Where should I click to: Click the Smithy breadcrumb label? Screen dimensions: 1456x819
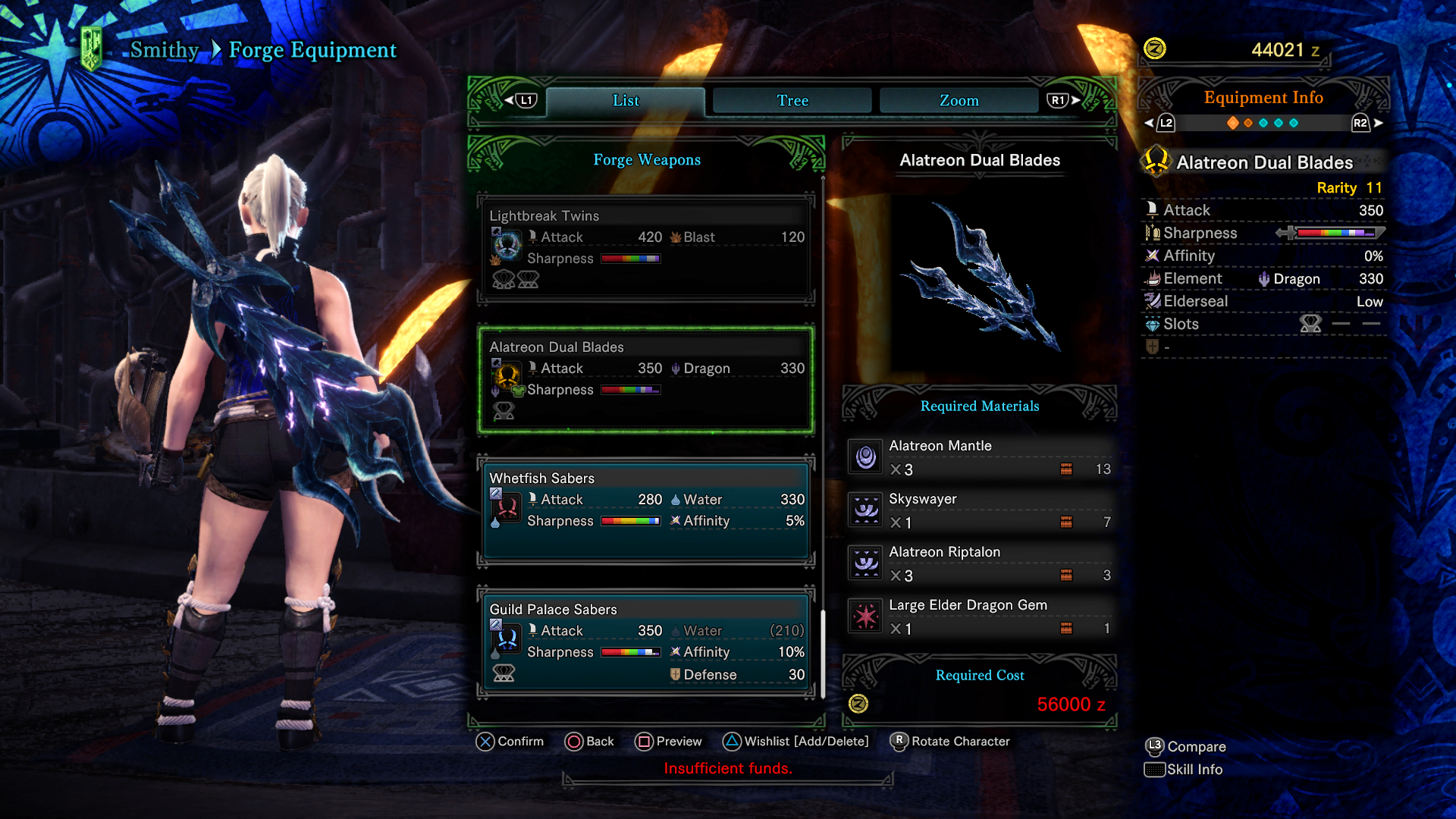tap(164, 50)
